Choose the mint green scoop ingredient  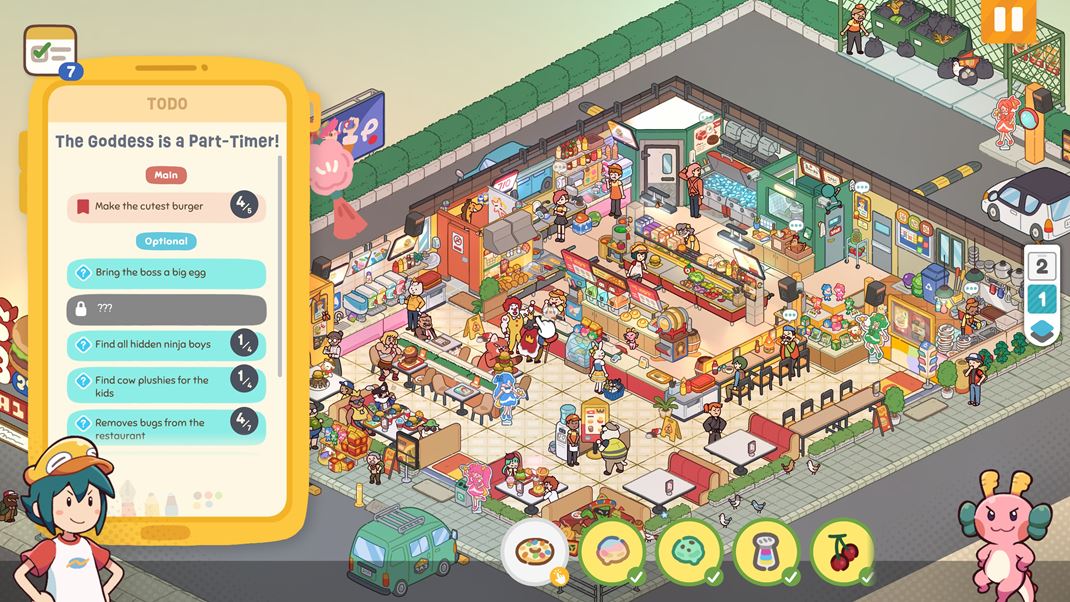pos(689,551)
